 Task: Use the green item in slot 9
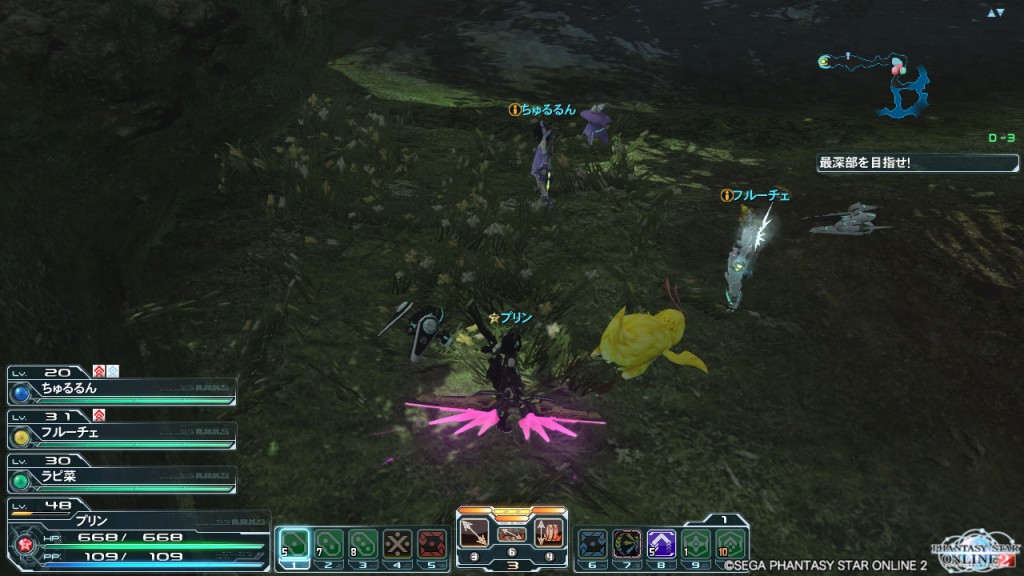[x=696, y=544]
